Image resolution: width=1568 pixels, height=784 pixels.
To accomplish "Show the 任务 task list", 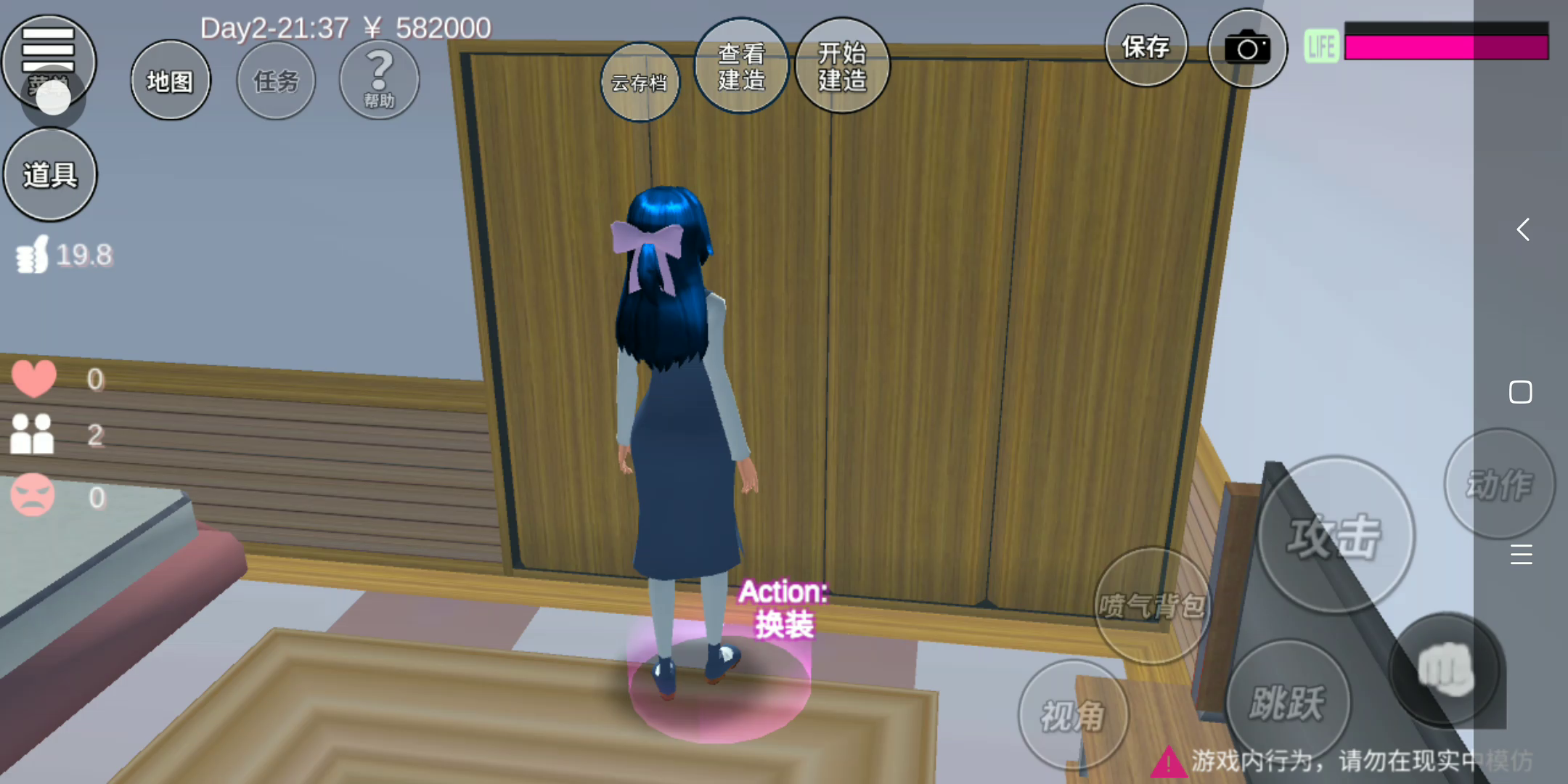I will (x=276, y=81).
